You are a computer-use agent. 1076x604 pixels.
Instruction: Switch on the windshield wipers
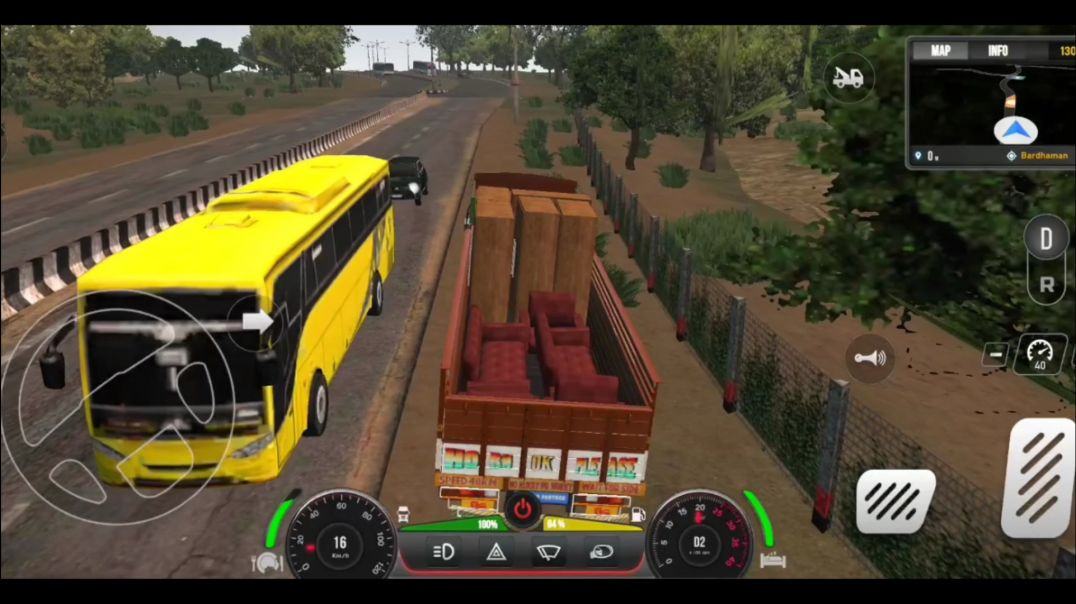coord(547,552)
